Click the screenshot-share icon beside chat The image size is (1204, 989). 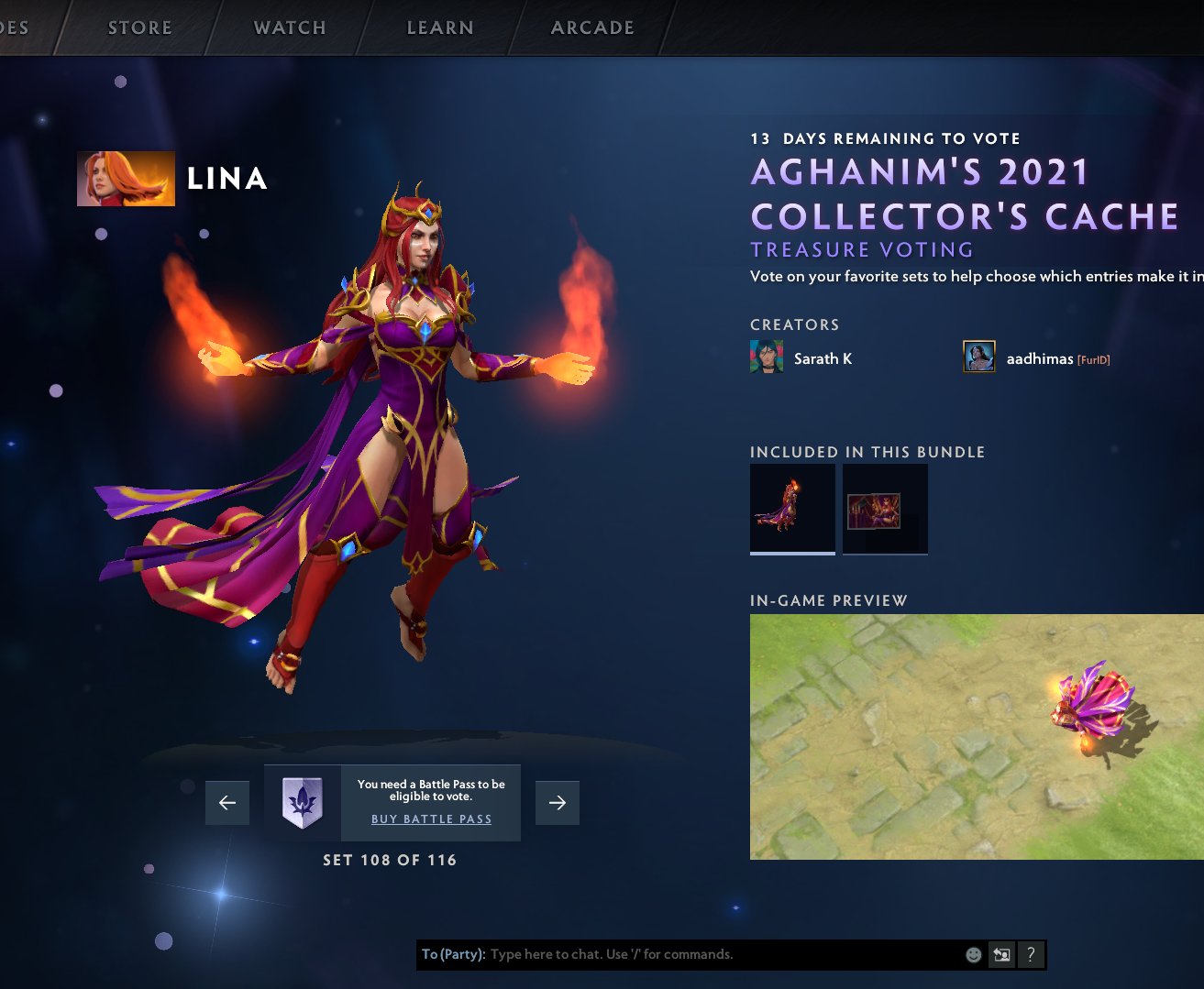coord(1001,954)
